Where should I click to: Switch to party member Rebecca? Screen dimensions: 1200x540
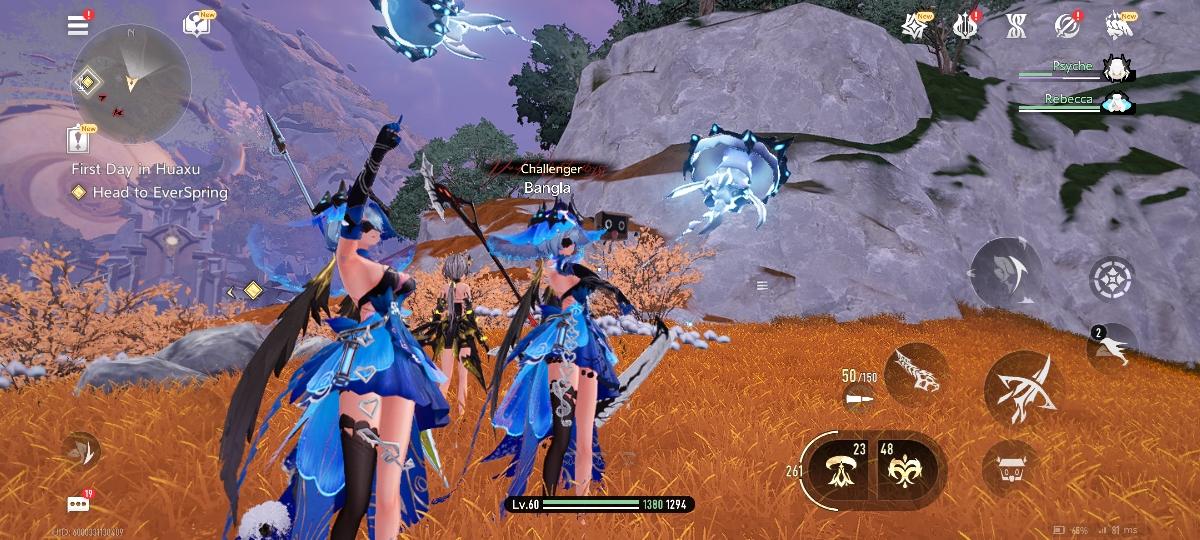(x=1113, y=102)
